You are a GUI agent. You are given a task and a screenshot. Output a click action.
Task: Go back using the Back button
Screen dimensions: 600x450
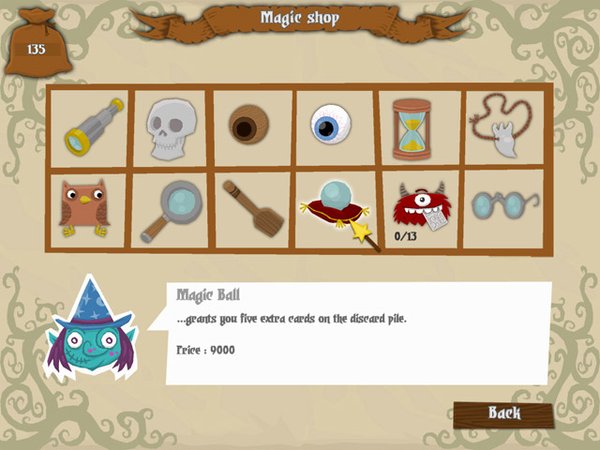click(x=503, y=412)
